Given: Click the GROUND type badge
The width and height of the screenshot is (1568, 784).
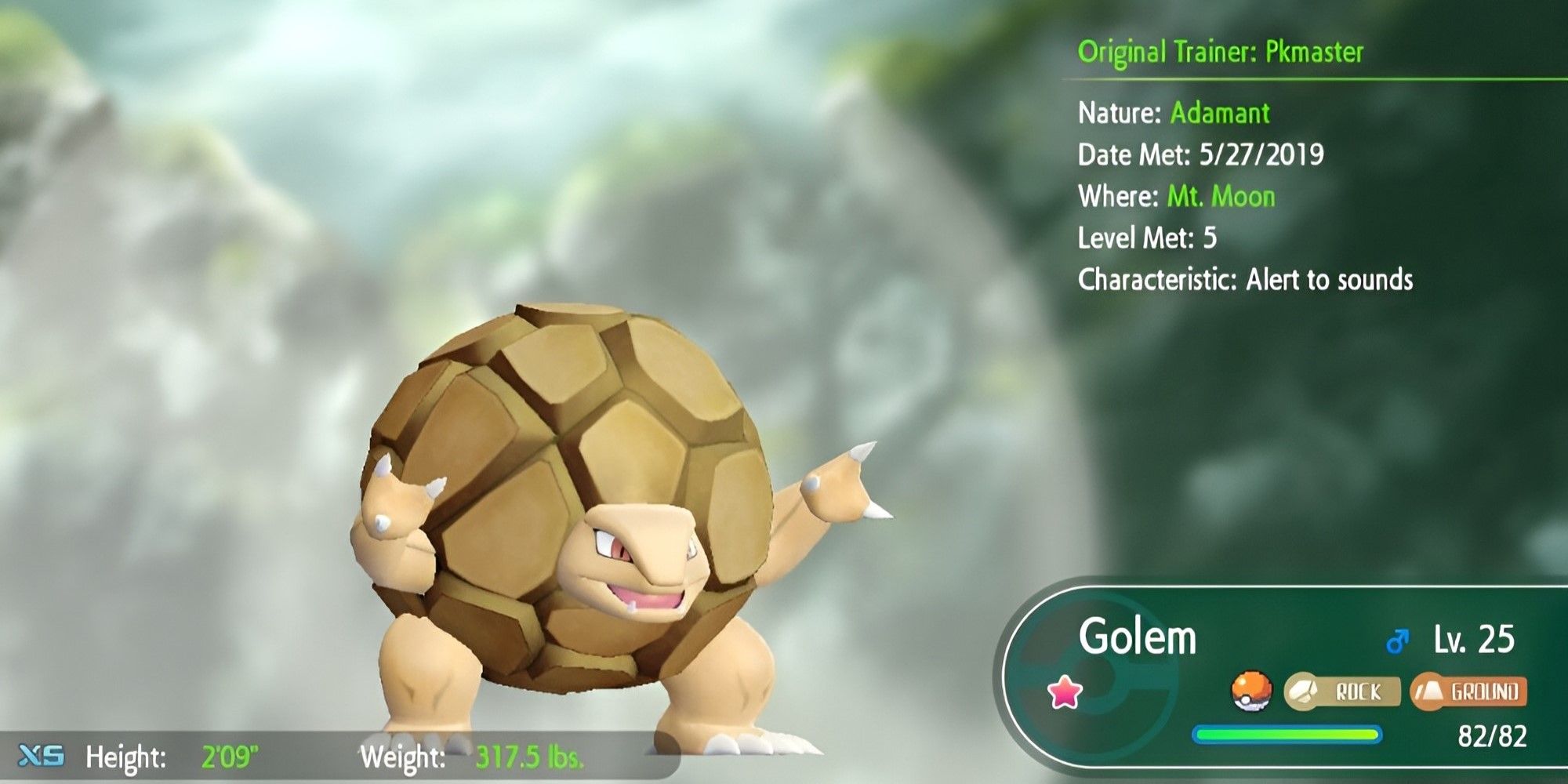Looking at the screenshot, I should pyautogui.click(x=1469, y=691).
